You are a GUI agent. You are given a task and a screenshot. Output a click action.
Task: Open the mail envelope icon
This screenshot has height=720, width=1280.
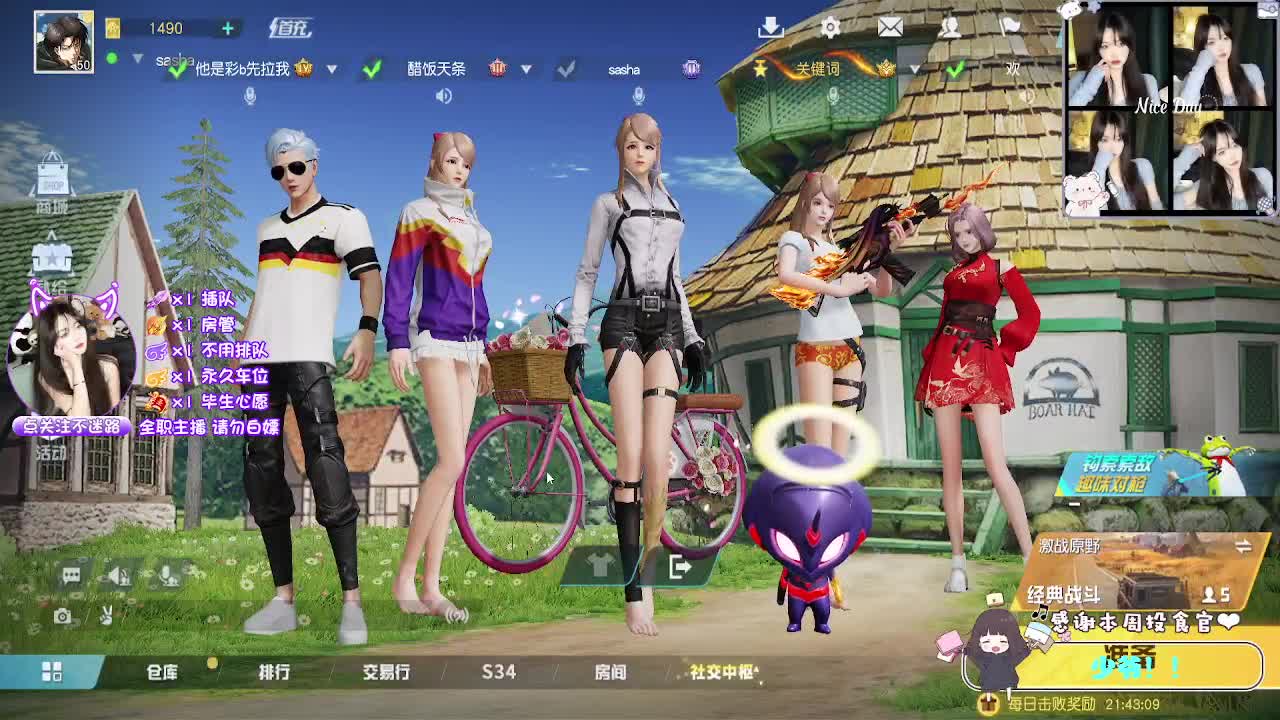point(890,27)
